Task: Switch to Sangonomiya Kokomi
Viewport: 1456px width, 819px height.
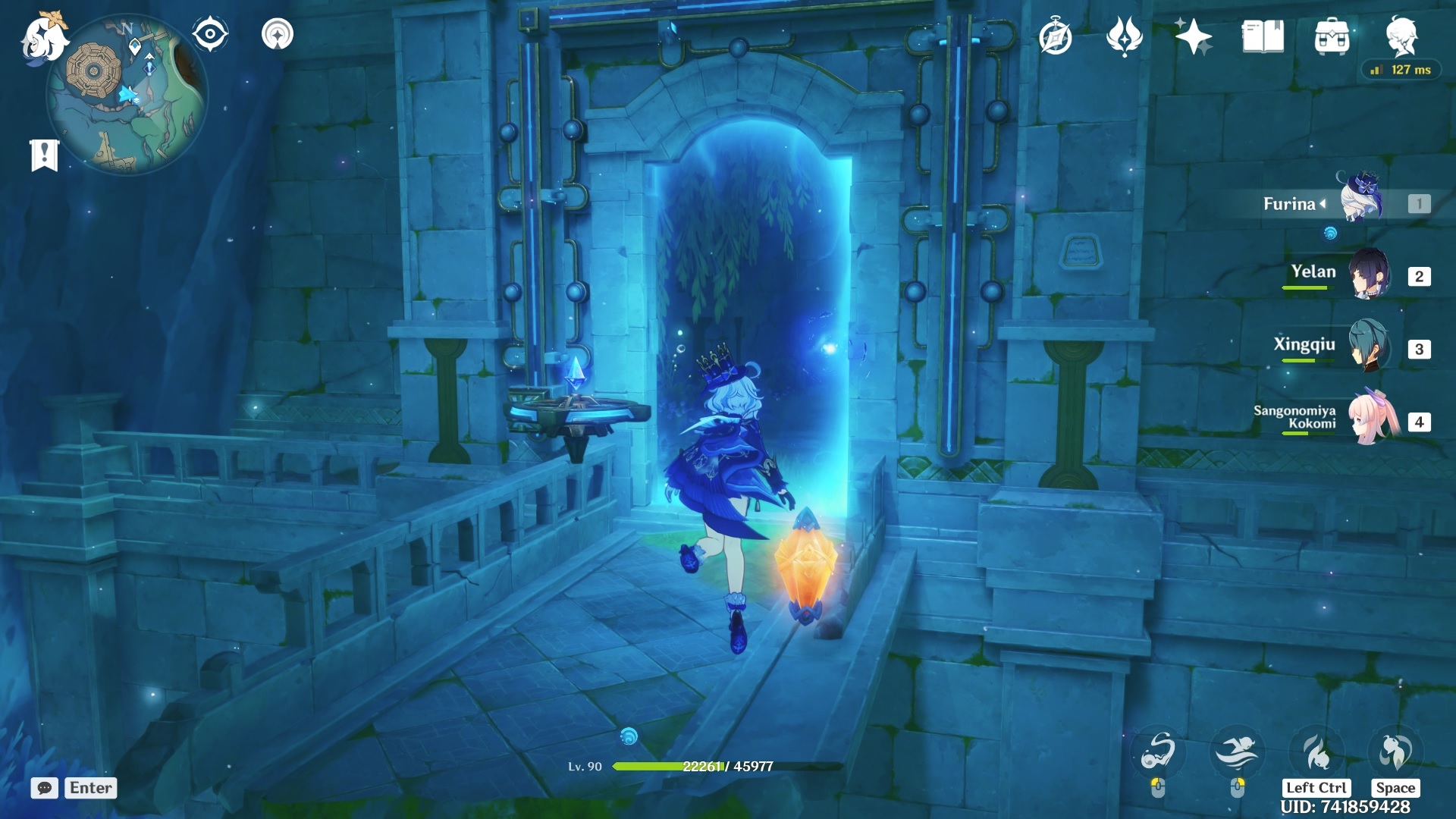Action: (1373, 418)
